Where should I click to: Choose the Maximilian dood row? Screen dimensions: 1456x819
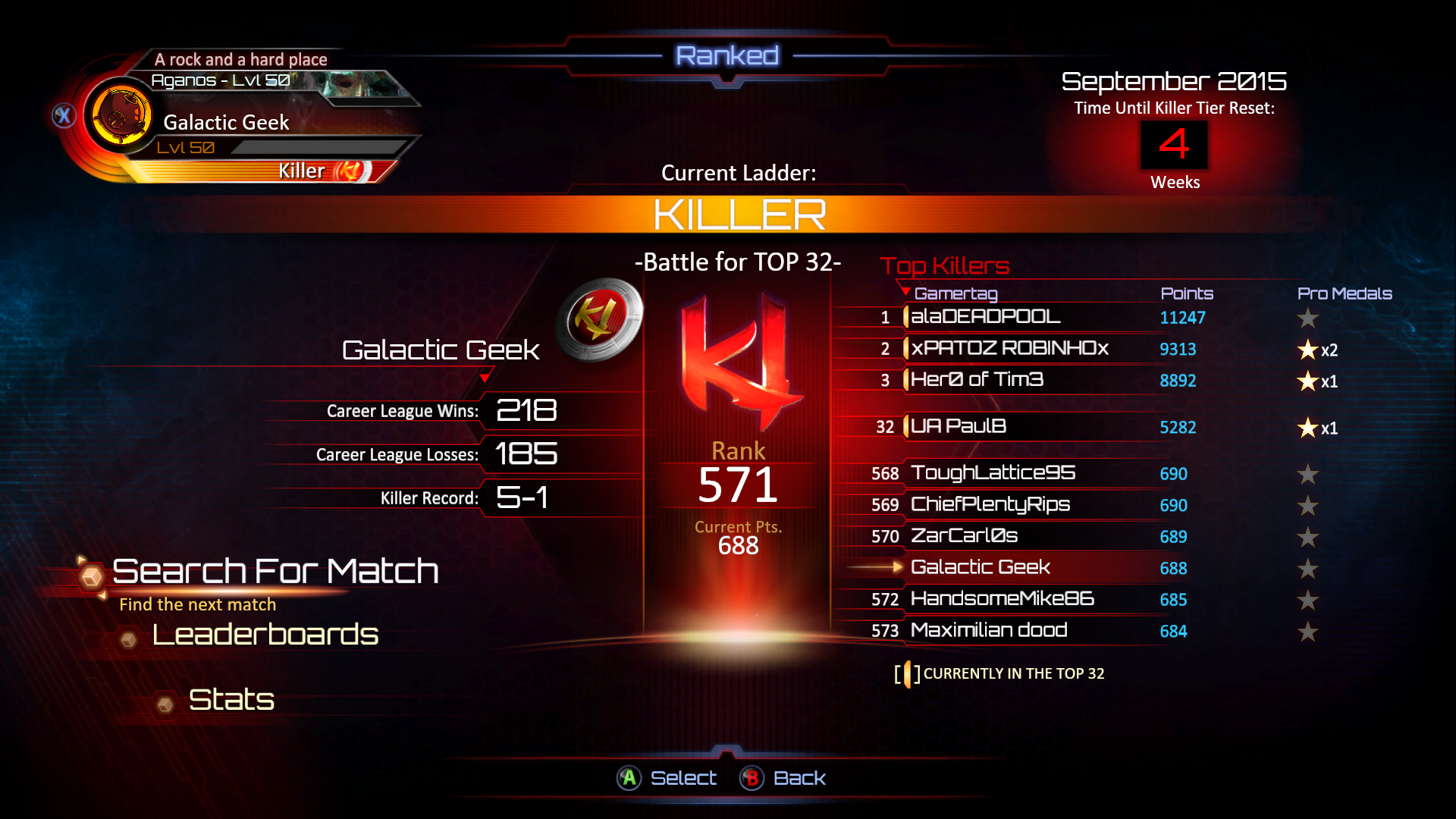coord(989,631)
